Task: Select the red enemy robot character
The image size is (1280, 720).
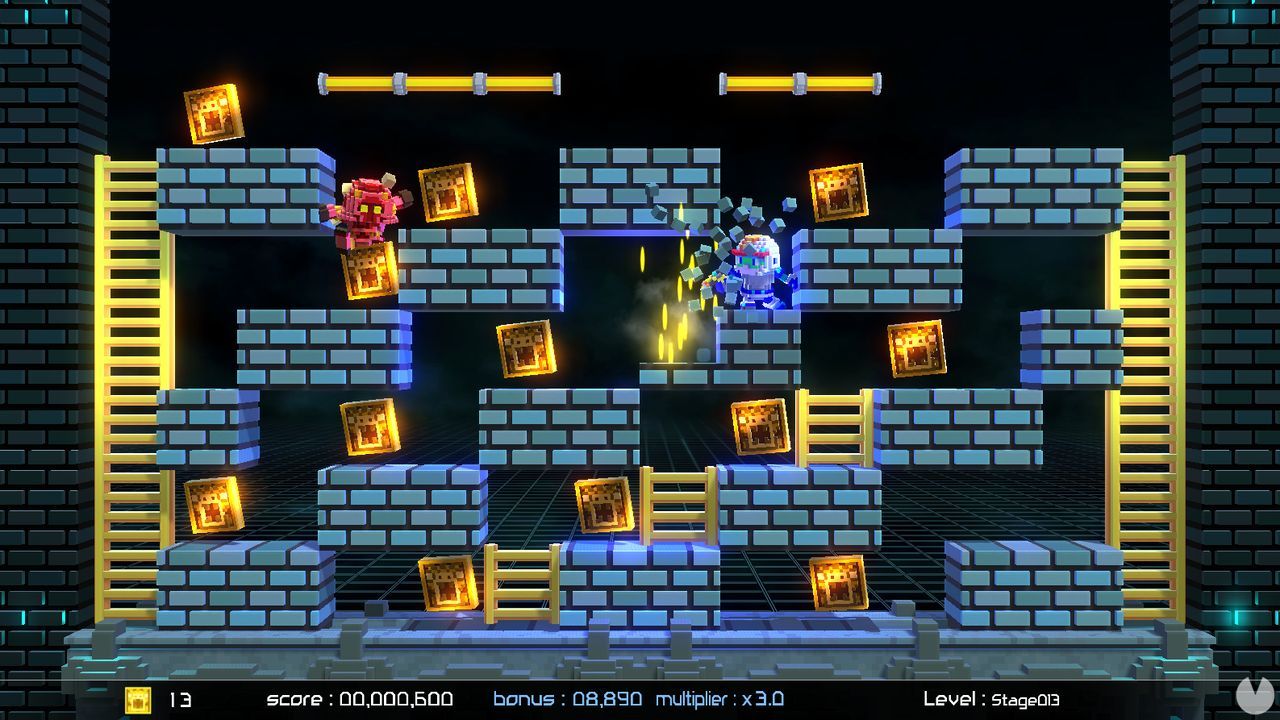Action: point(365,210)
